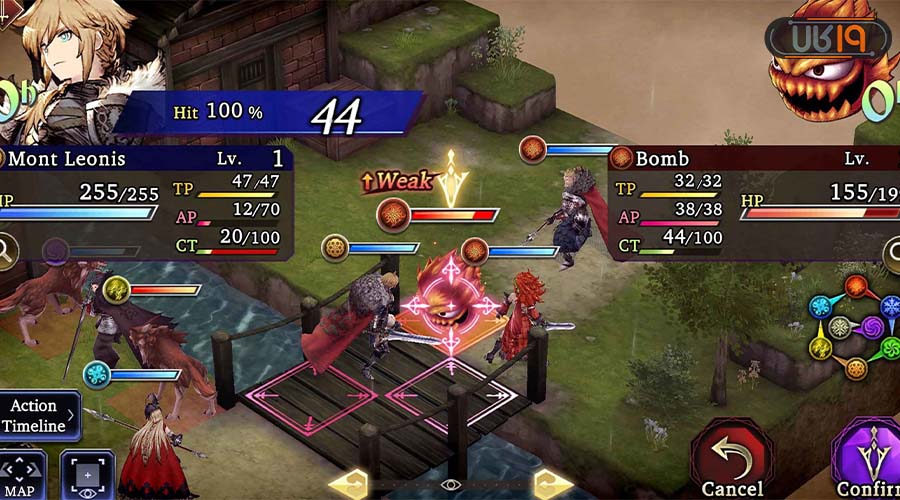Open the Action Timeline panel
This screenshot has height=500, width=900.
[38, 416]
